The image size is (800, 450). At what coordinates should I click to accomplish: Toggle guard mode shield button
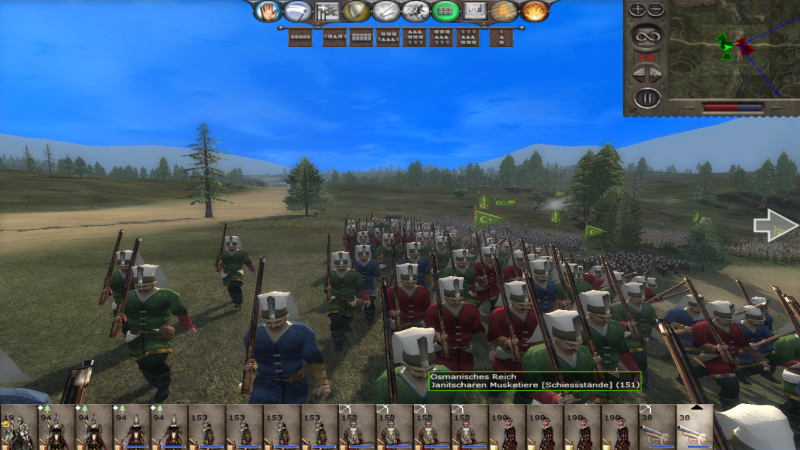[x=356, y=11]
